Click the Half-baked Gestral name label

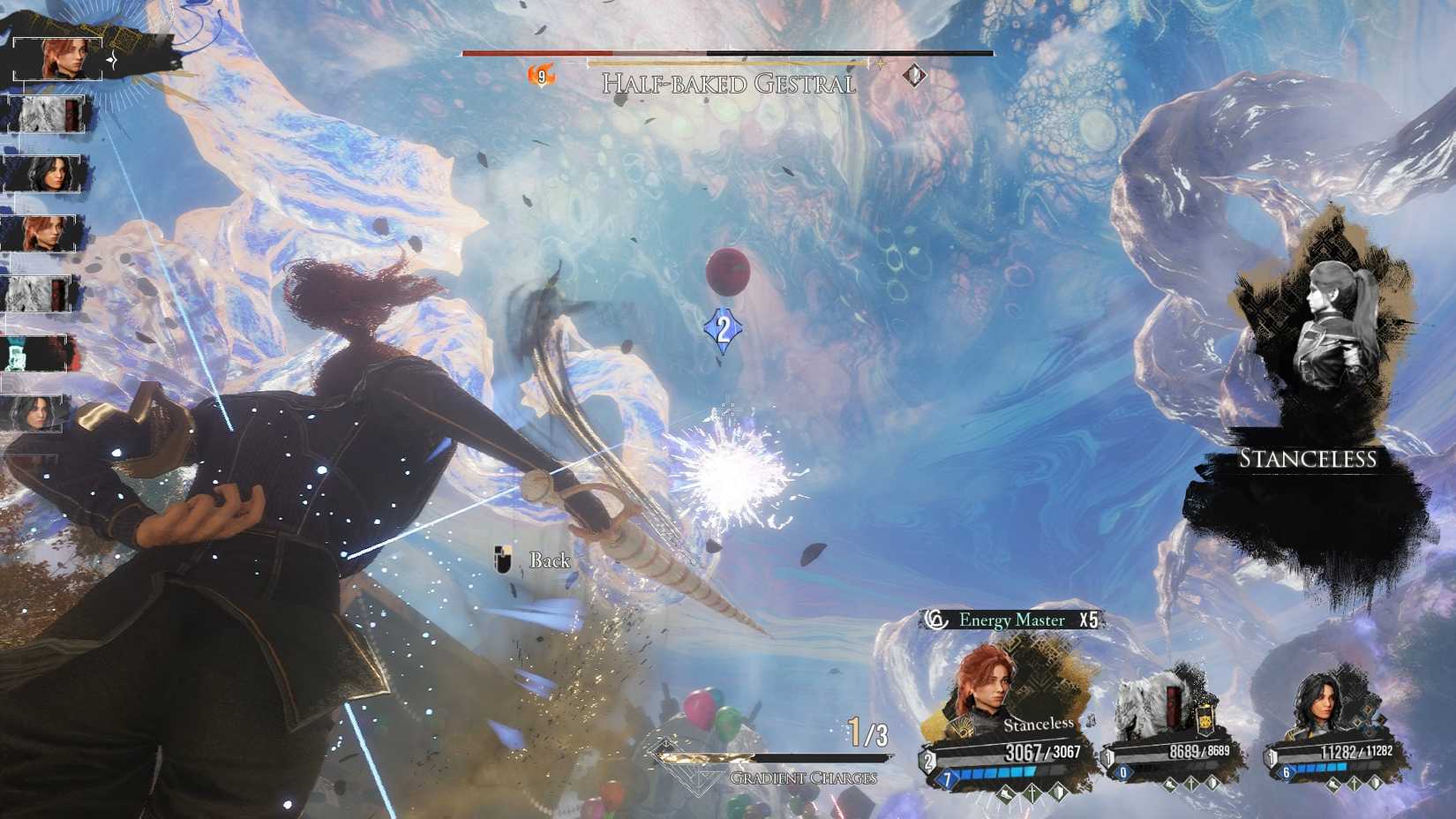point(728,84)
